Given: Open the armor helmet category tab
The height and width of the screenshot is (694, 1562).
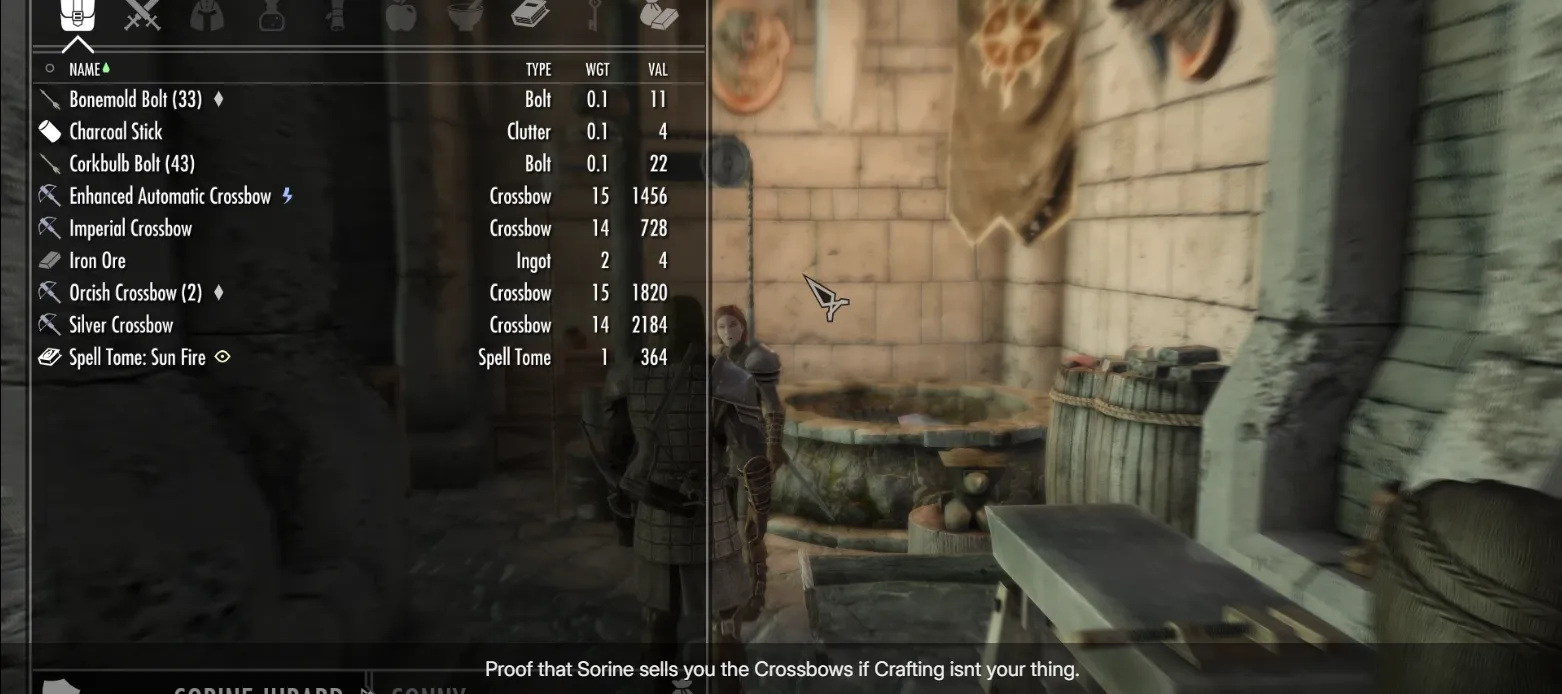Looking at the screenshot, I should coord(207,15).
